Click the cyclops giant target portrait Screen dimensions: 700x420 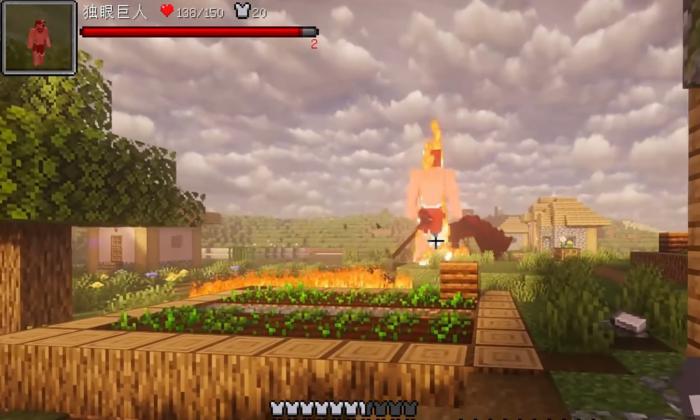click(x=39, y=38)
